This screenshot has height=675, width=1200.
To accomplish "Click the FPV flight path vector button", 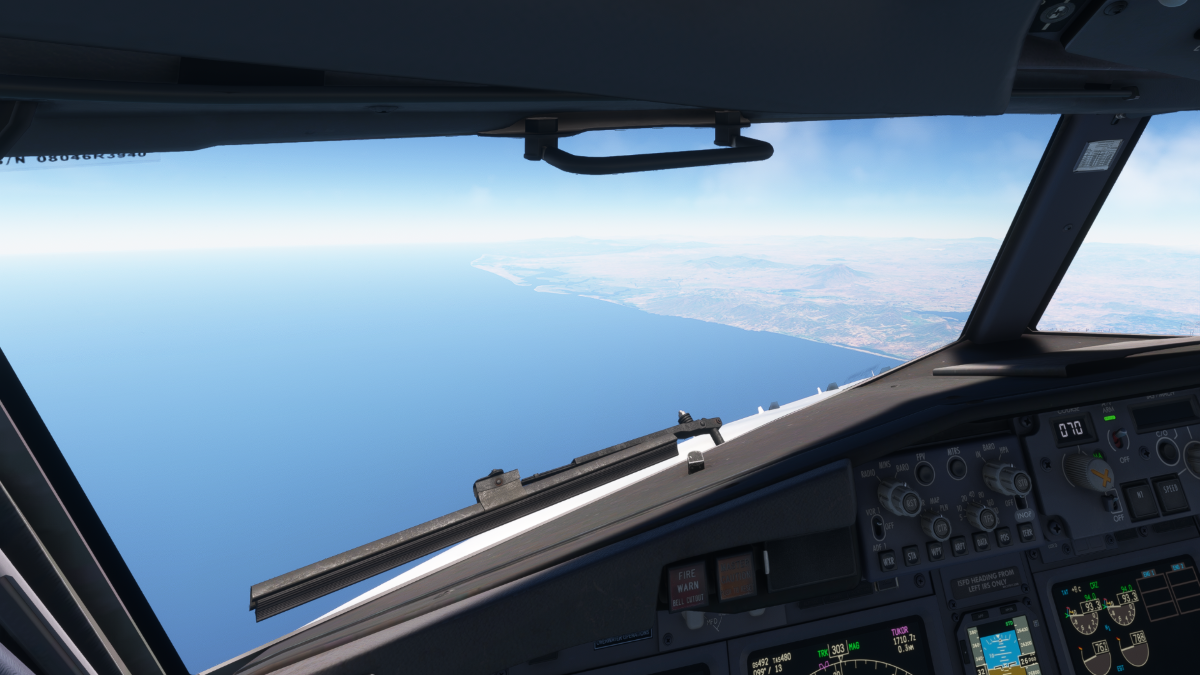I will click(x=925, y=472).
